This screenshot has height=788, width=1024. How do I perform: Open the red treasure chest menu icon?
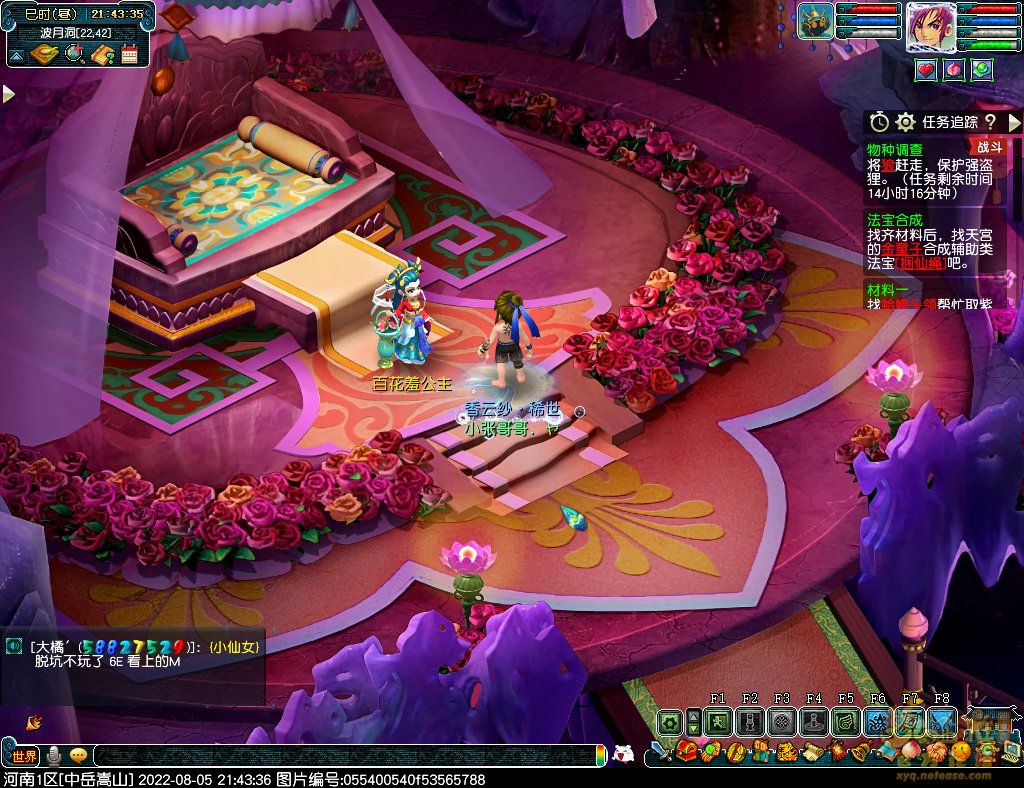[686, 752]
